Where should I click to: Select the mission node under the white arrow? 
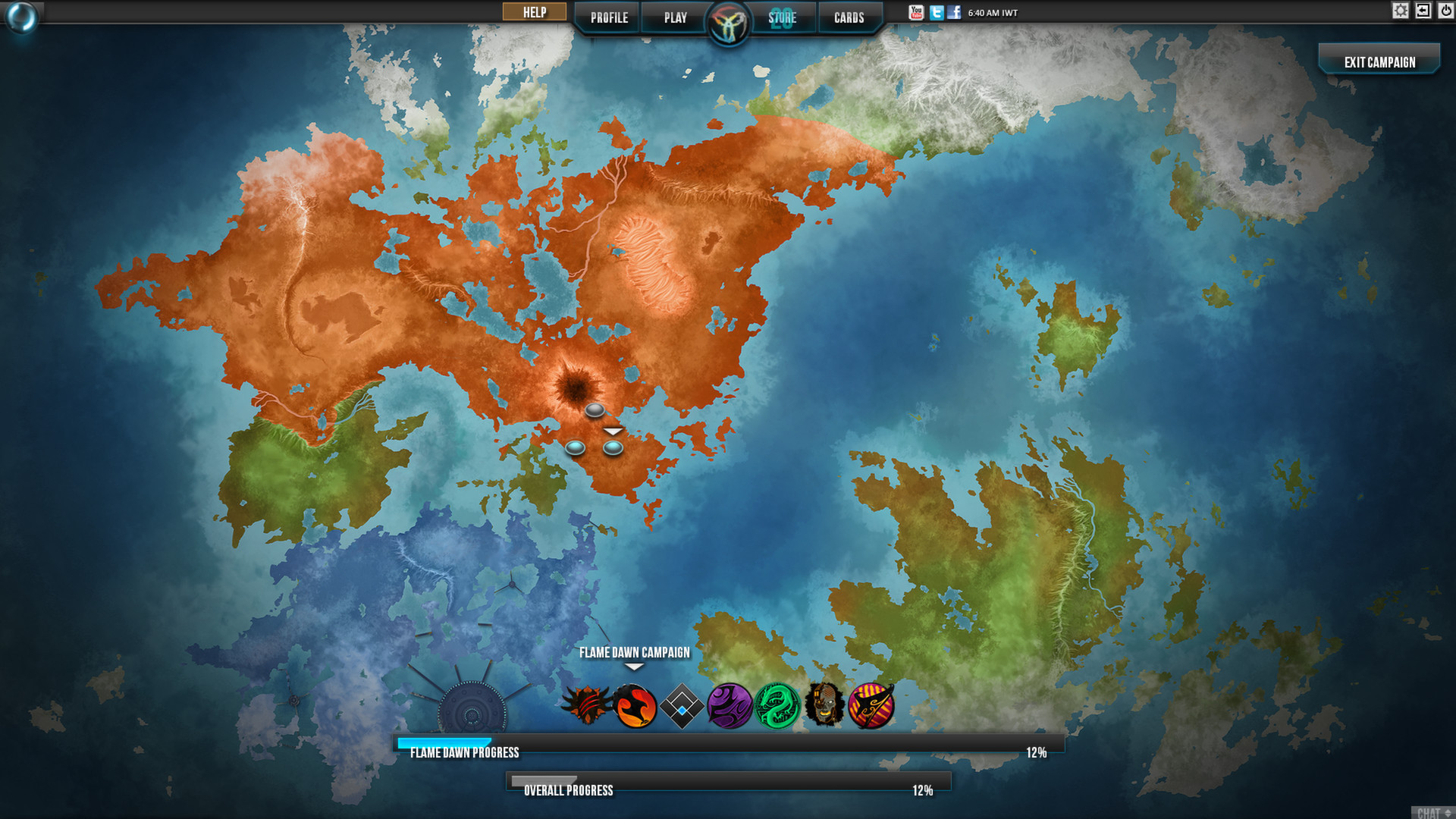coord(613,448)
